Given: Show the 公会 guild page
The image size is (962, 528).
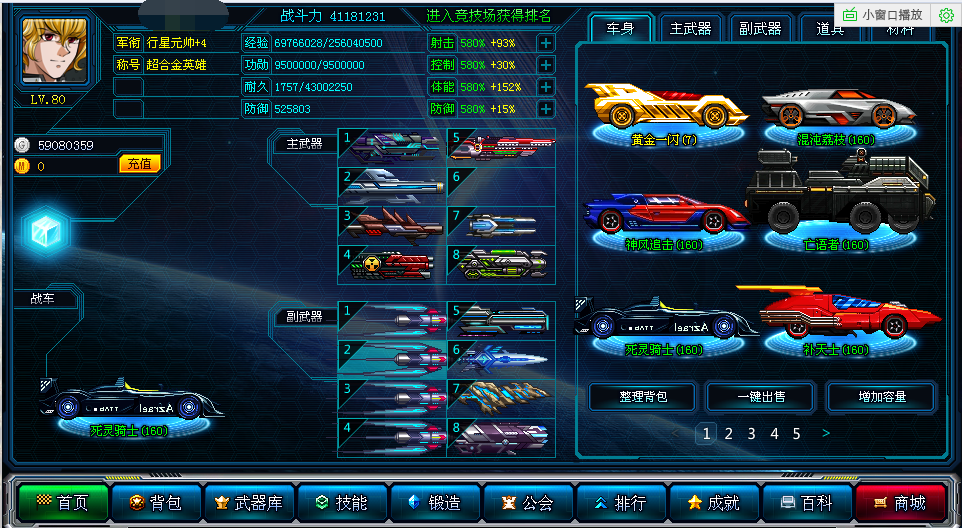Looking at the screenshot, I should point(528,503).
